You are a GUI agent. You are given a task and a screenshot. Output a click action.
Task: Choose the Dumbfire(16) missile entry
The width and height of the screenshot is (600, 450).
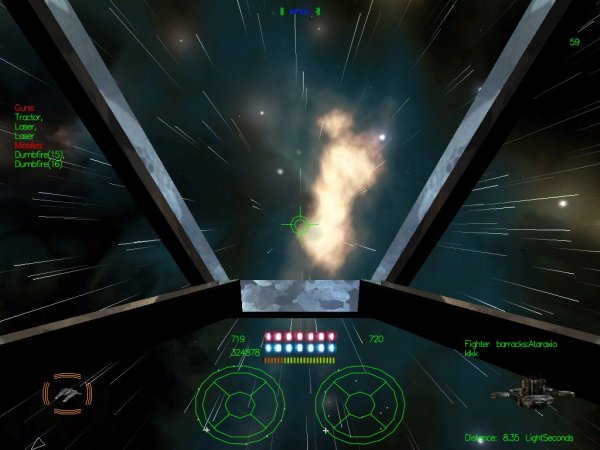point(39,165)
